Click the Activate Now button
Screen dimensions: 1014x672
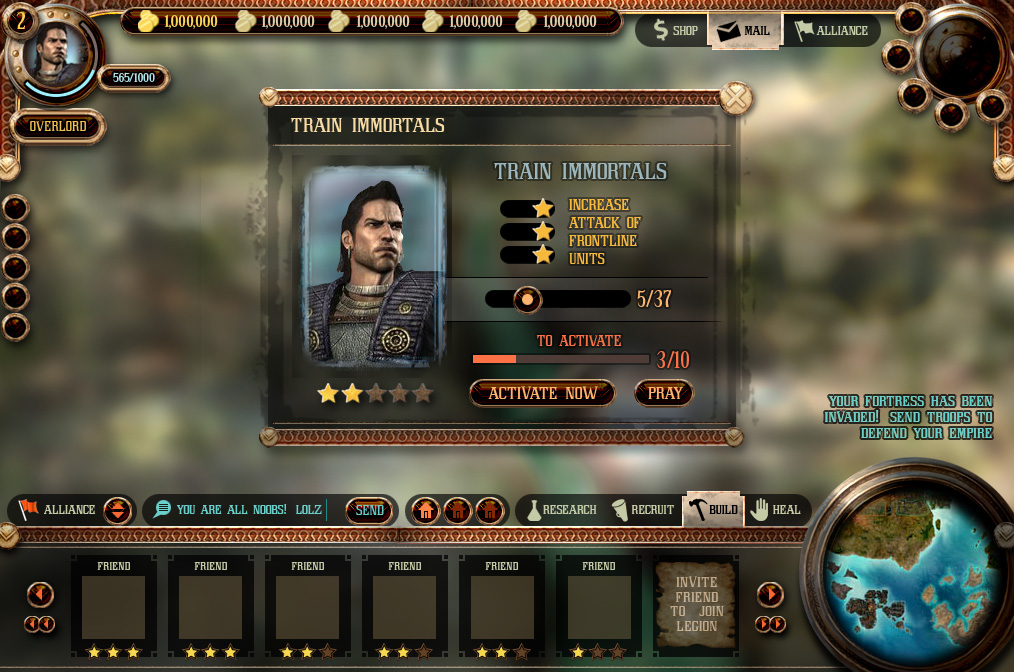click(x=542, y=393)
